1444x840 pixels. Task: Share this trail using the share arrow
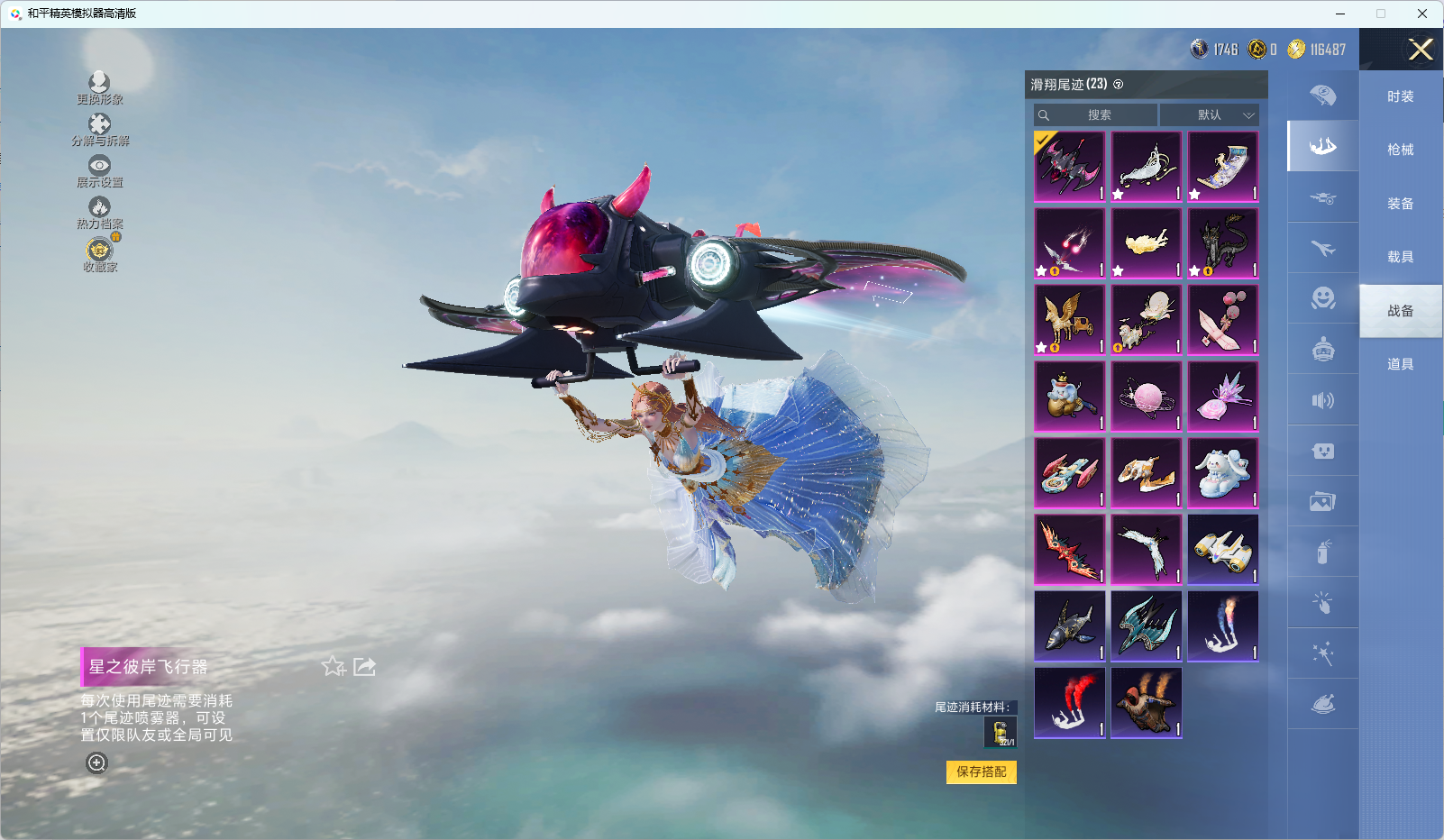tap(364, 666)
